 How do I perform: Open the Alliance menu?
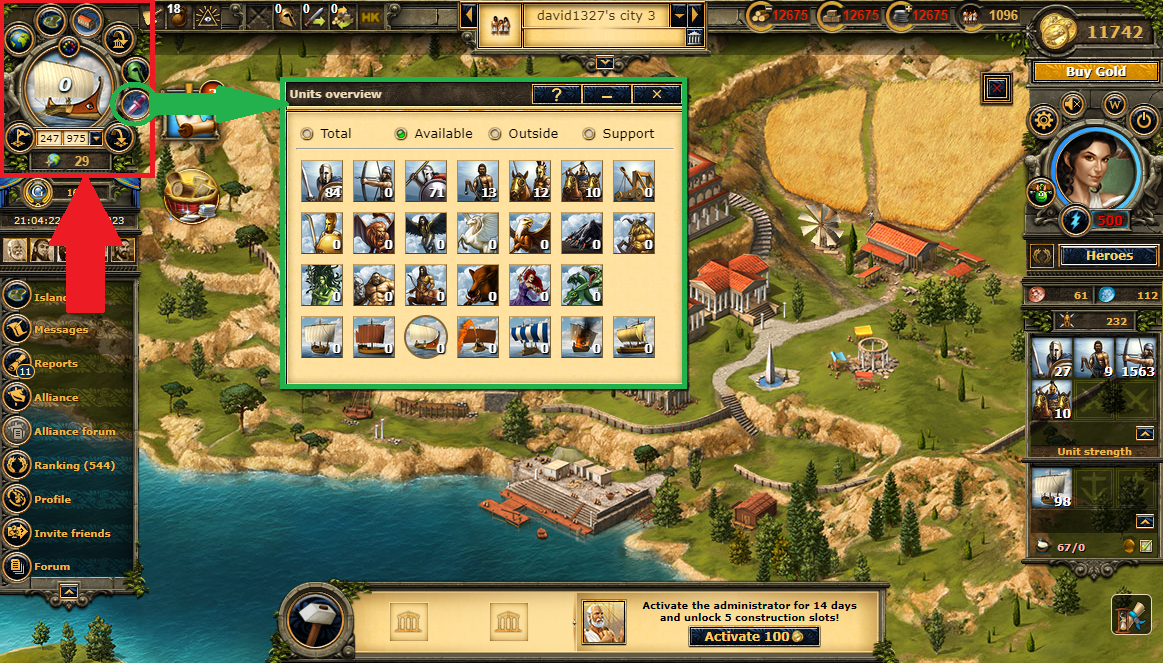point(55,397)
